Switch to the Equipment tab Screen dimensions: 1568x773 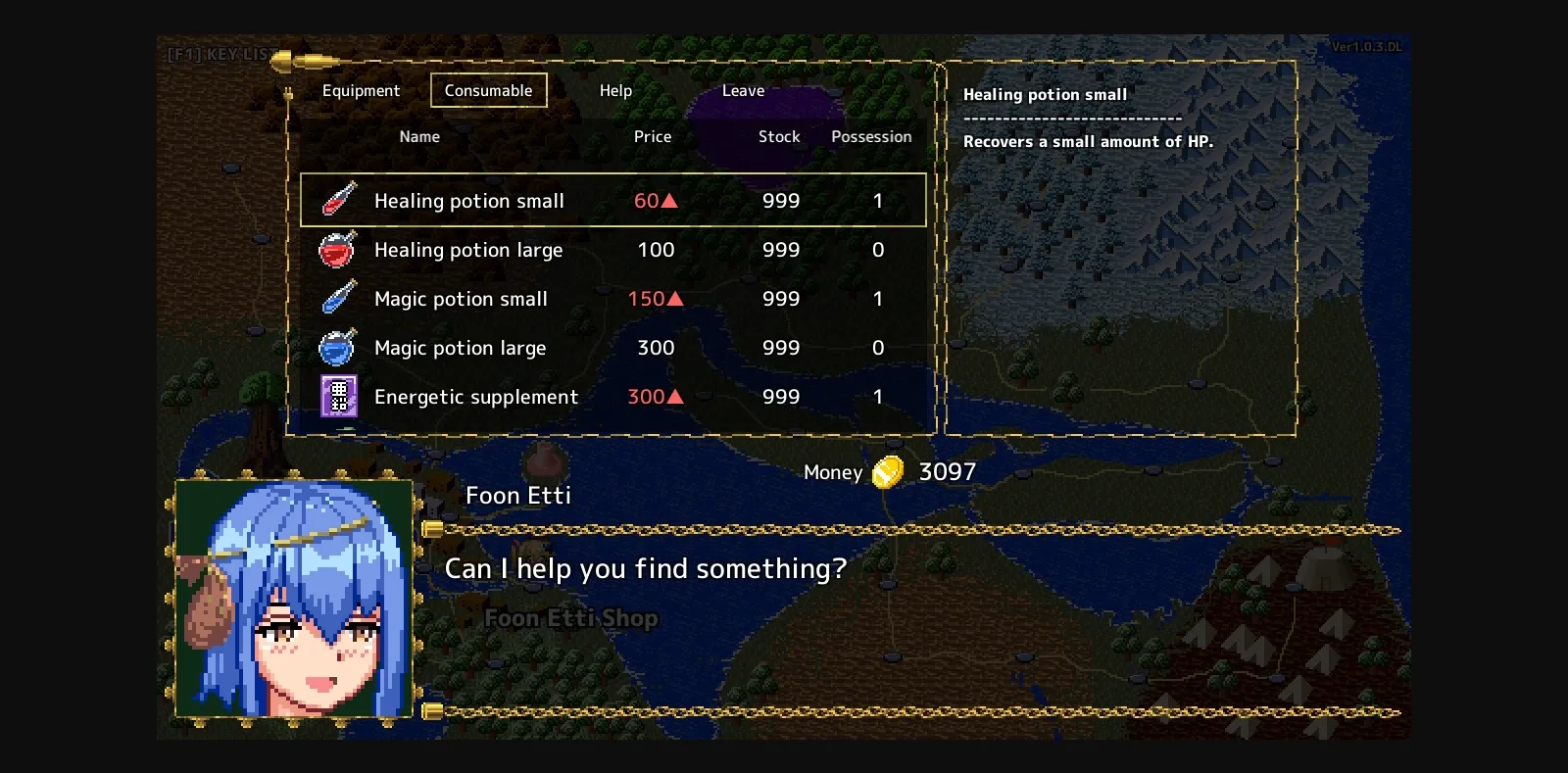[361, 90]
